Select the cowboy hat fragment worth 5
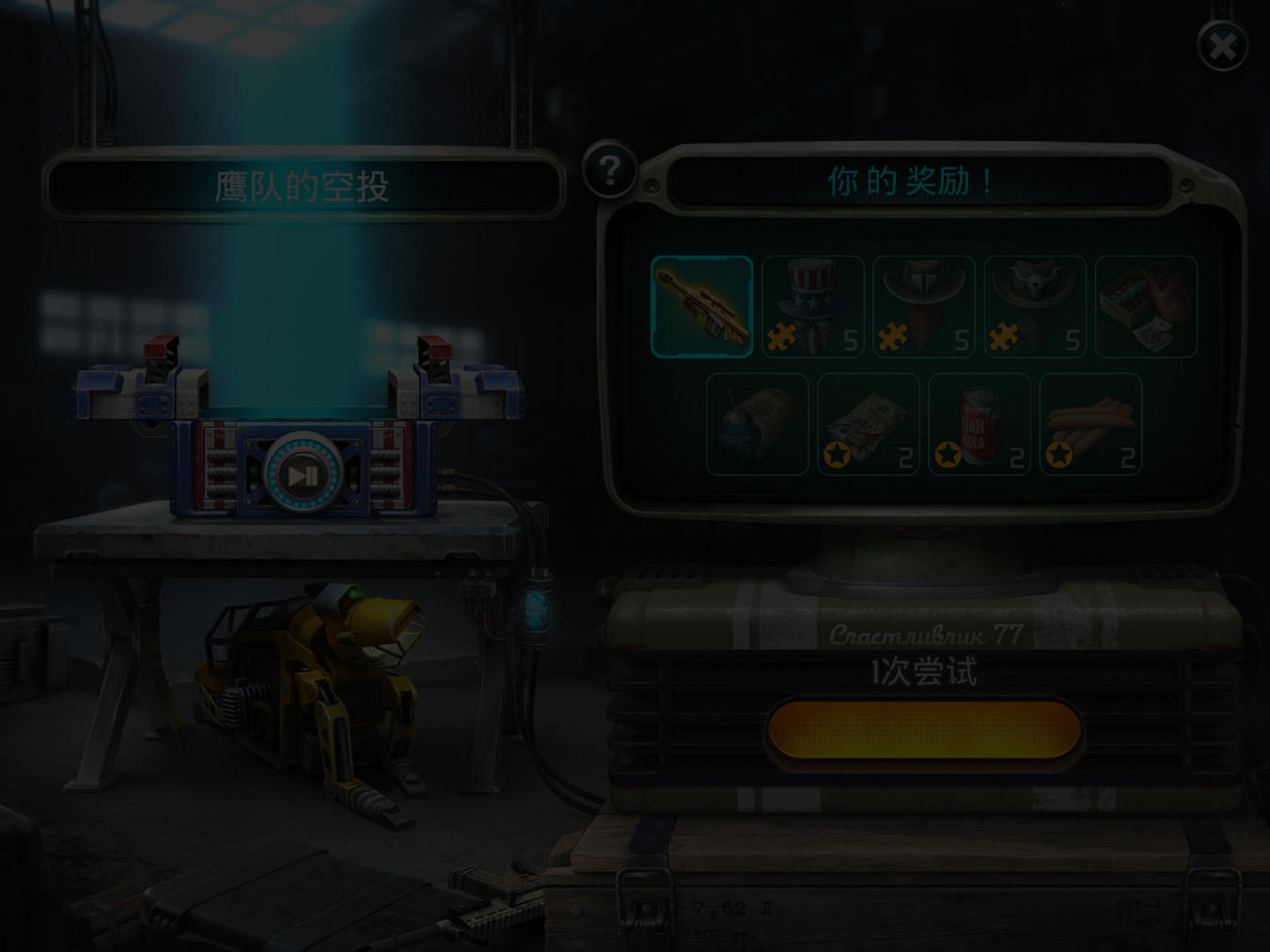The width and height of the screenshot is (1270, 952). pyautogui.click(x=923, y=301)
